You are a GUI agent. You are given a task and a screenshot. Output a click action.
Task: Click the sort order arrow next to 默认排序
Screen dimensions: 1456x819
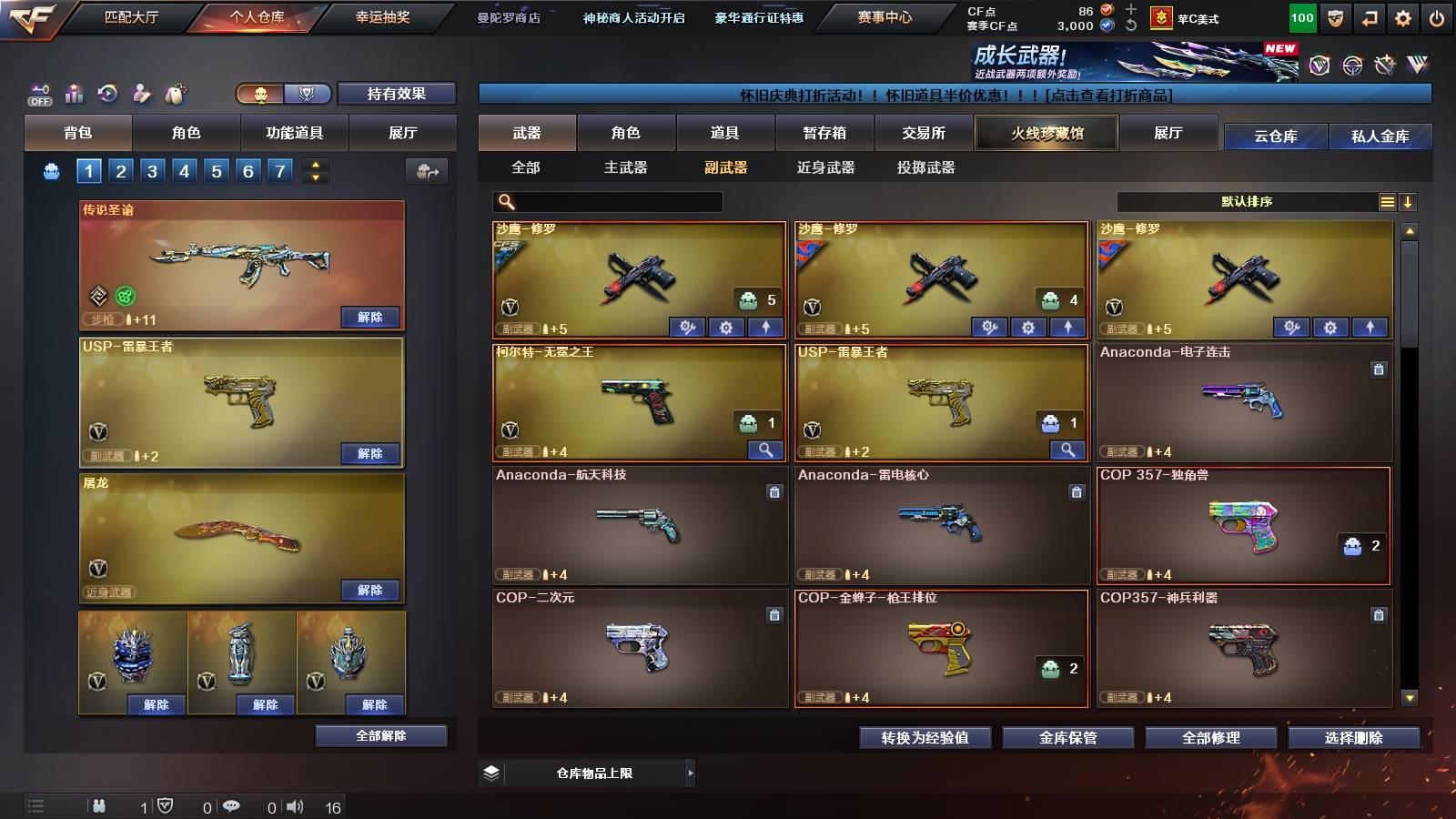[x=1409, y=201]
